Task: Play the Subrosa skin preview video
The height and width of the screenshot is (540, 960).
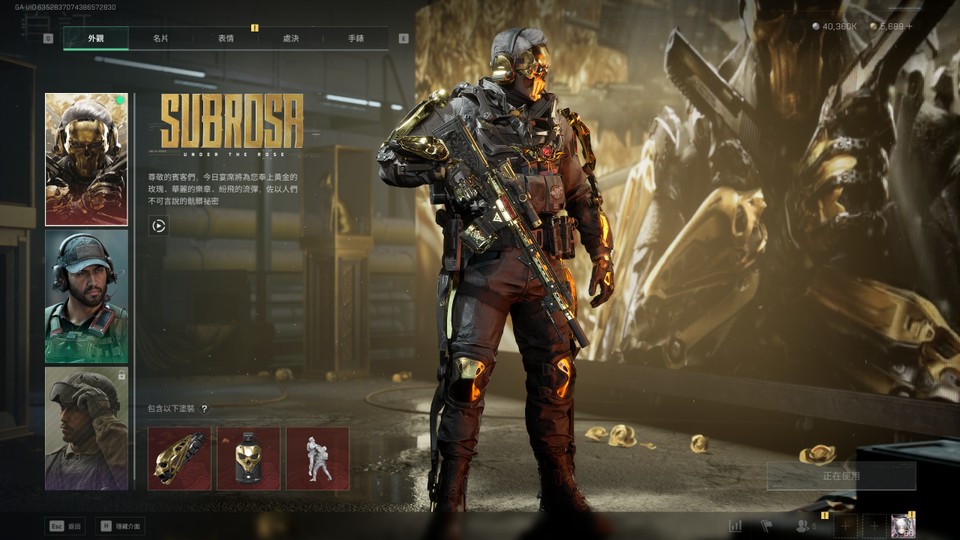Action: (158, 226)
